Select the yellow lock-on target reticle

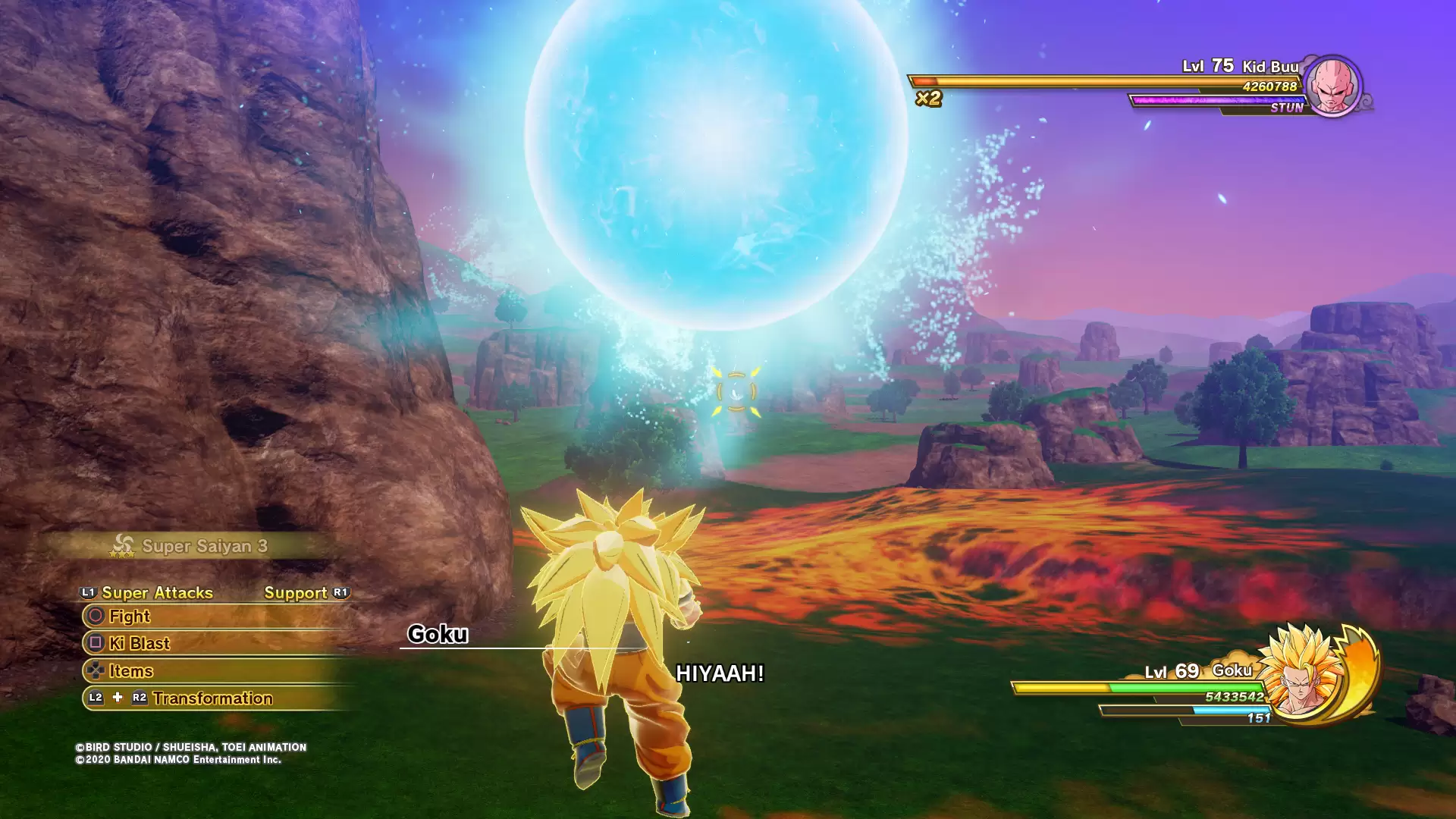point(736,391)
